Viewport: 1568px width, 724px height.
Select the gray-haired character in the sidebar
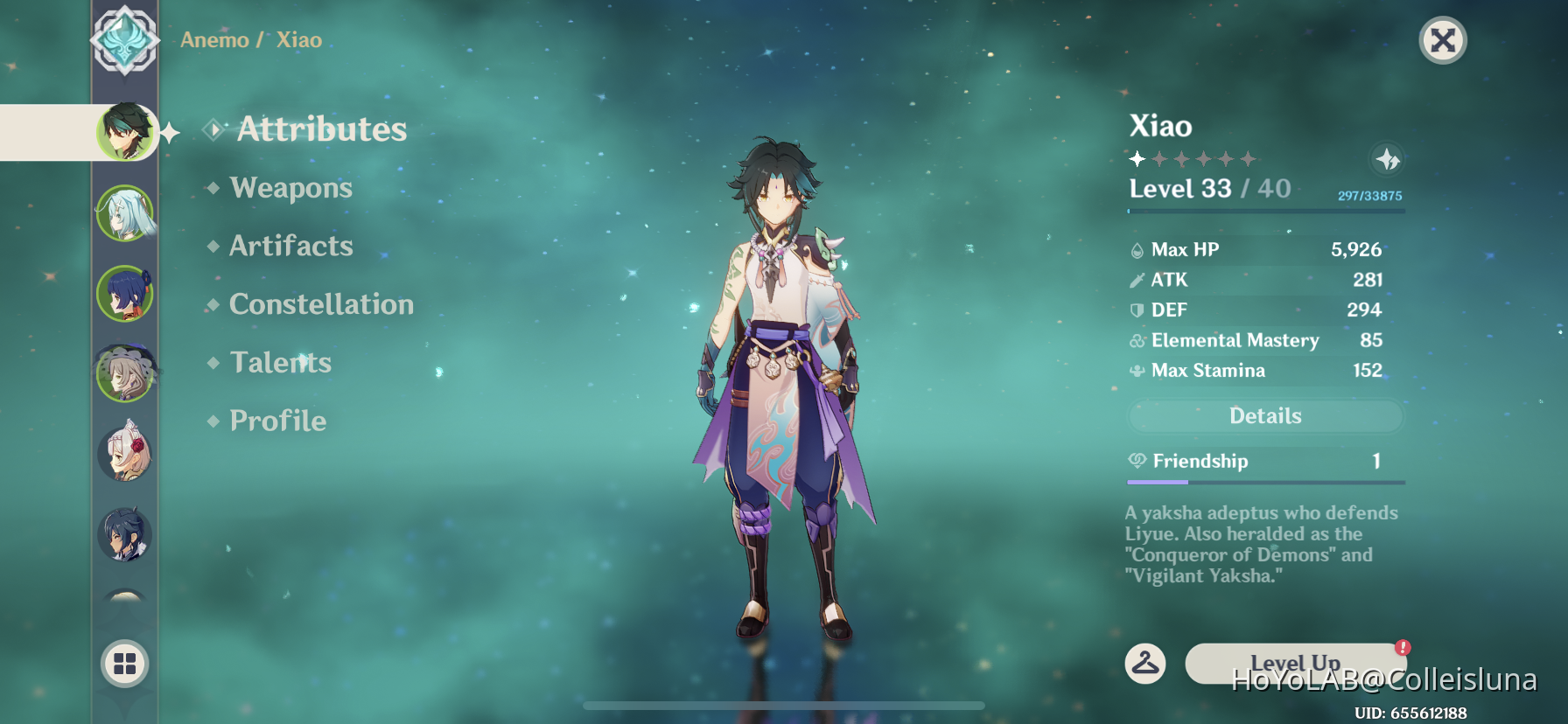click(x=125, y=372)
